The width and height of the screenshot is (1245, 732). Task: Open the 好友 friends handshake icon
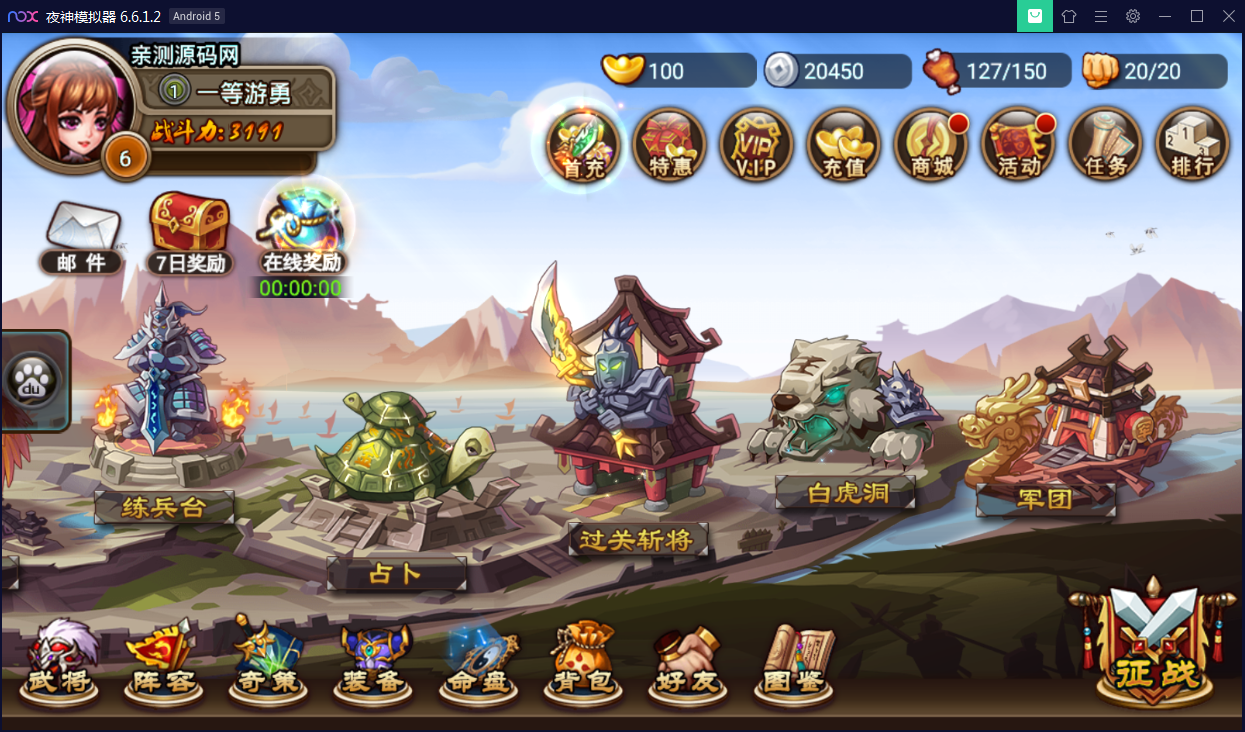pyautogui.click(x=687, y=662)
